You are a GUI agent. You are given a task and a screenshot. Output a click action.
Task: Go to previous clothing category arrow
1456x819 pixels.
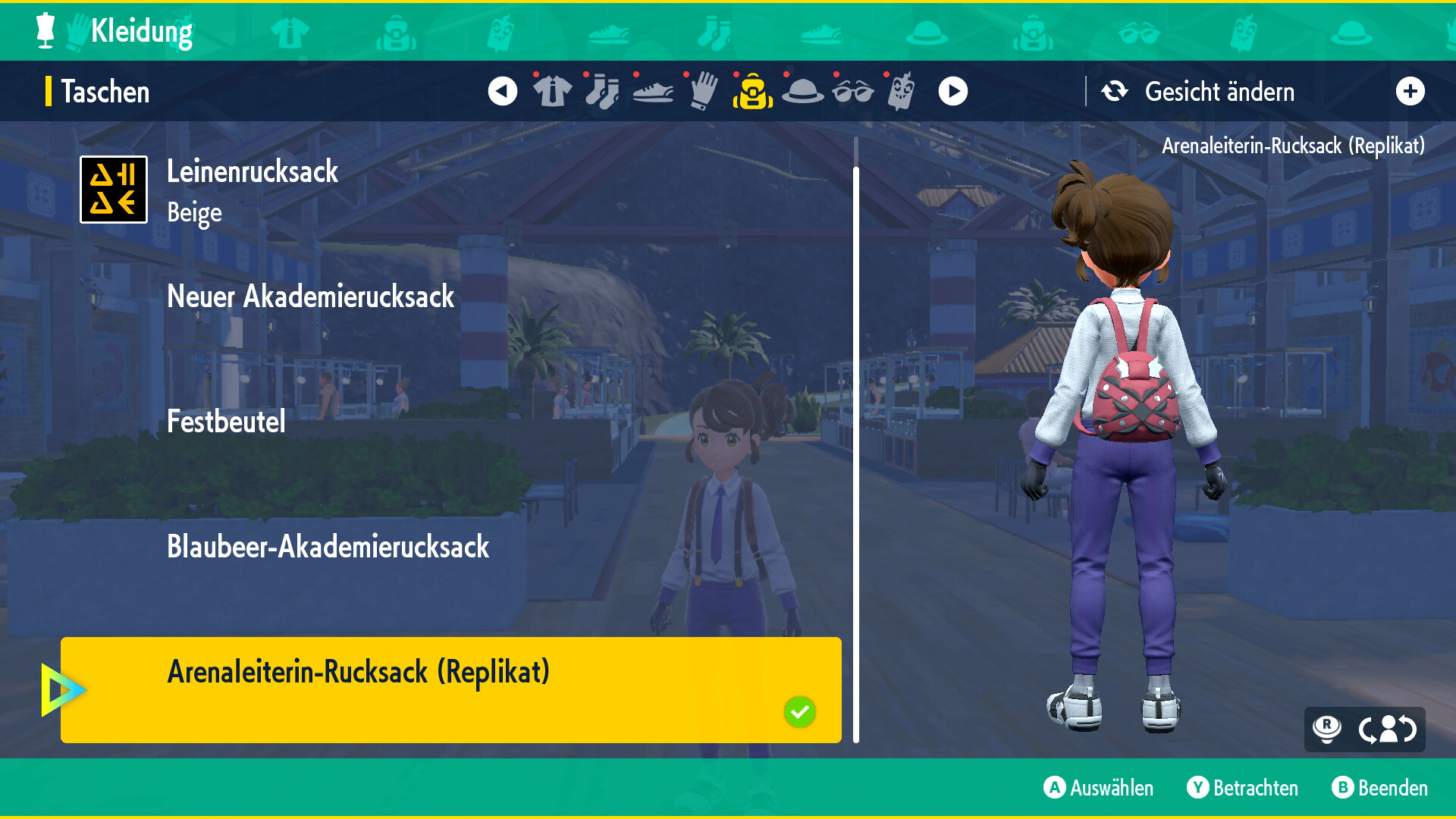[502, 92]
